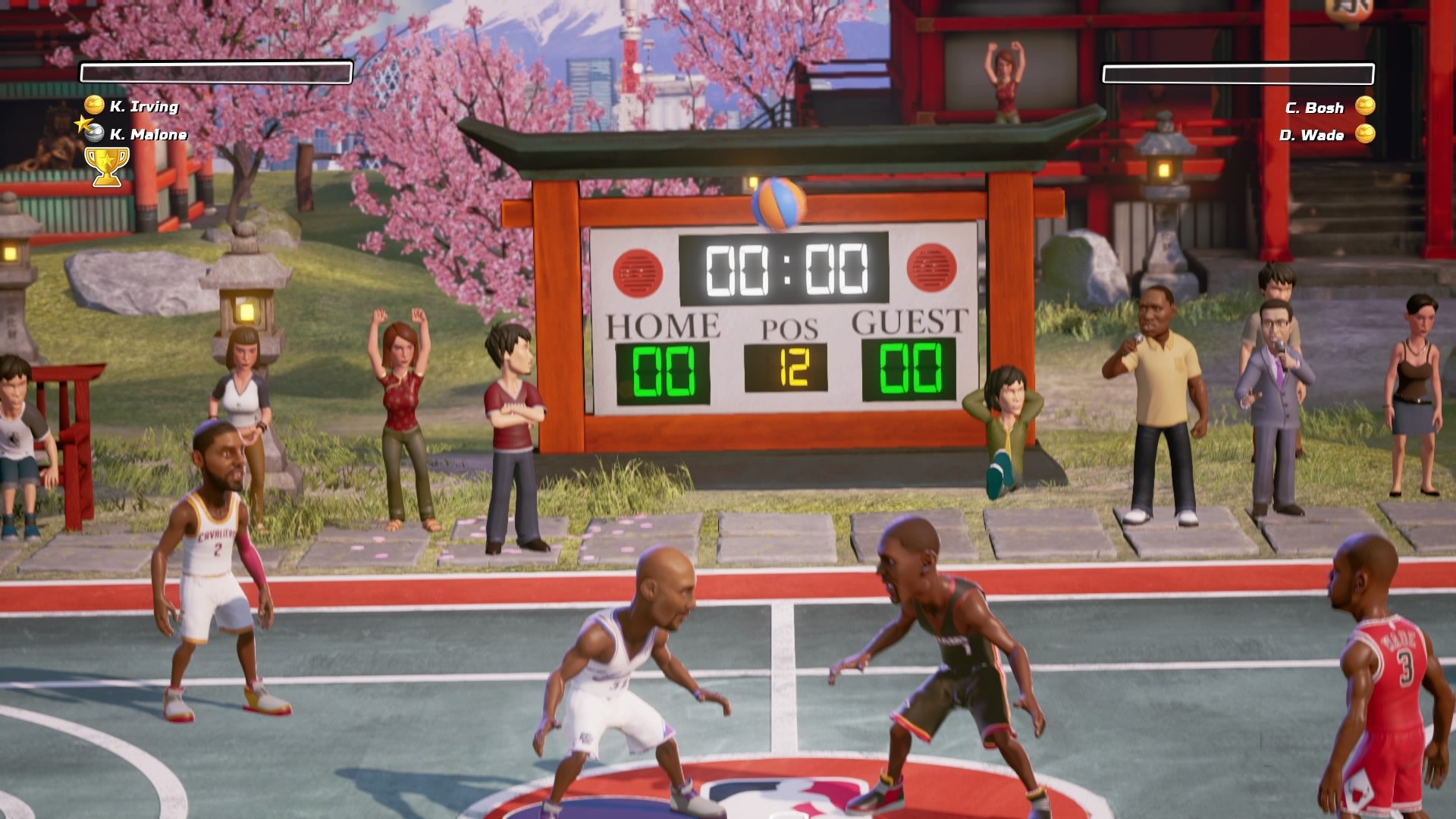1456x819 pixels.
Task: Select the D. Wade name label
Action: pyautogui.click(x=1313, y=136)
